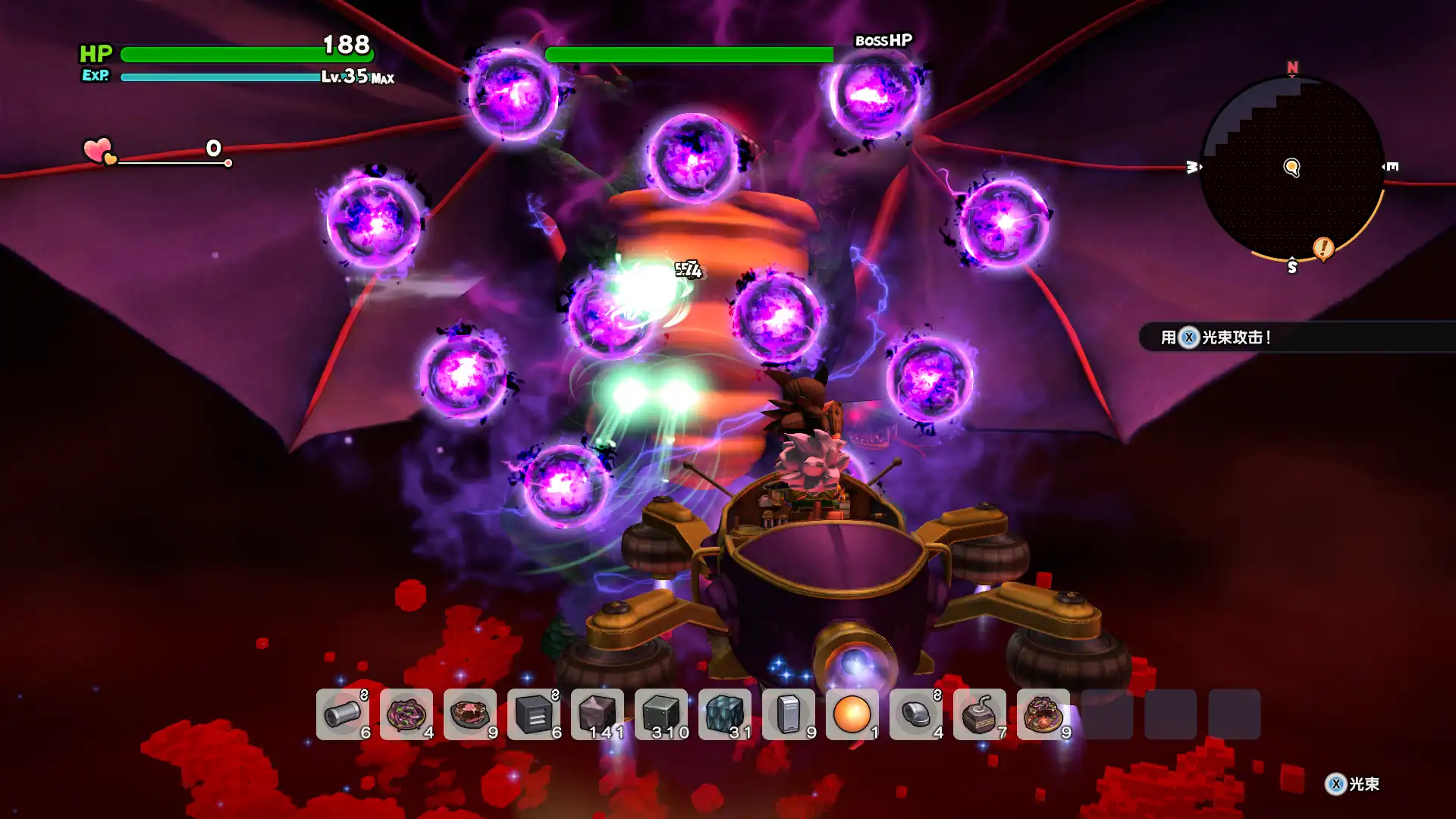1456x819 pixels.
Task: Pick the dark vent block slot
Action: [x=534, y=714]
